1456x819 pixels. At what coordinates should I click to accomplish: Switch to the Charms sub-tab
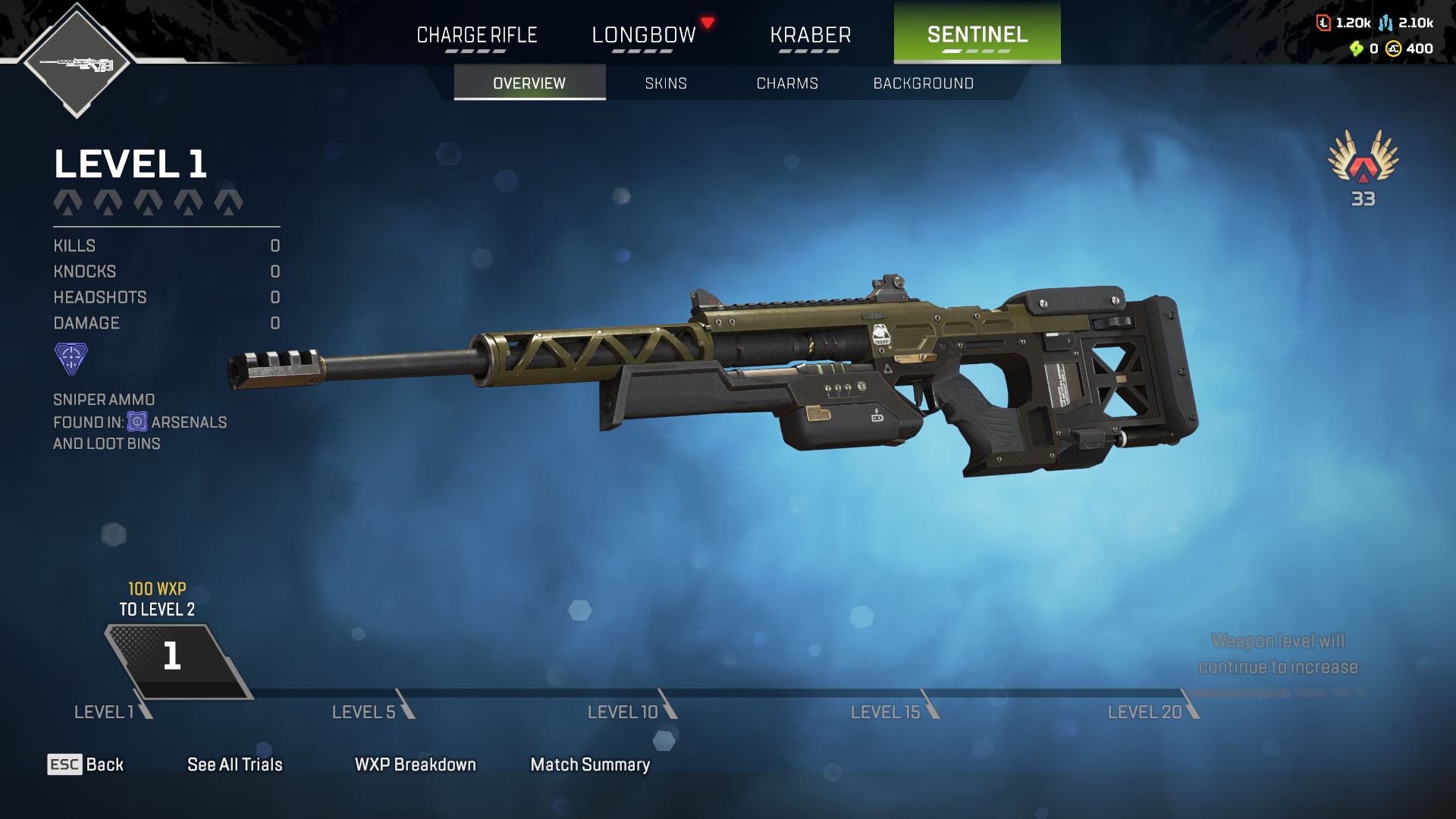pos(787,83)
